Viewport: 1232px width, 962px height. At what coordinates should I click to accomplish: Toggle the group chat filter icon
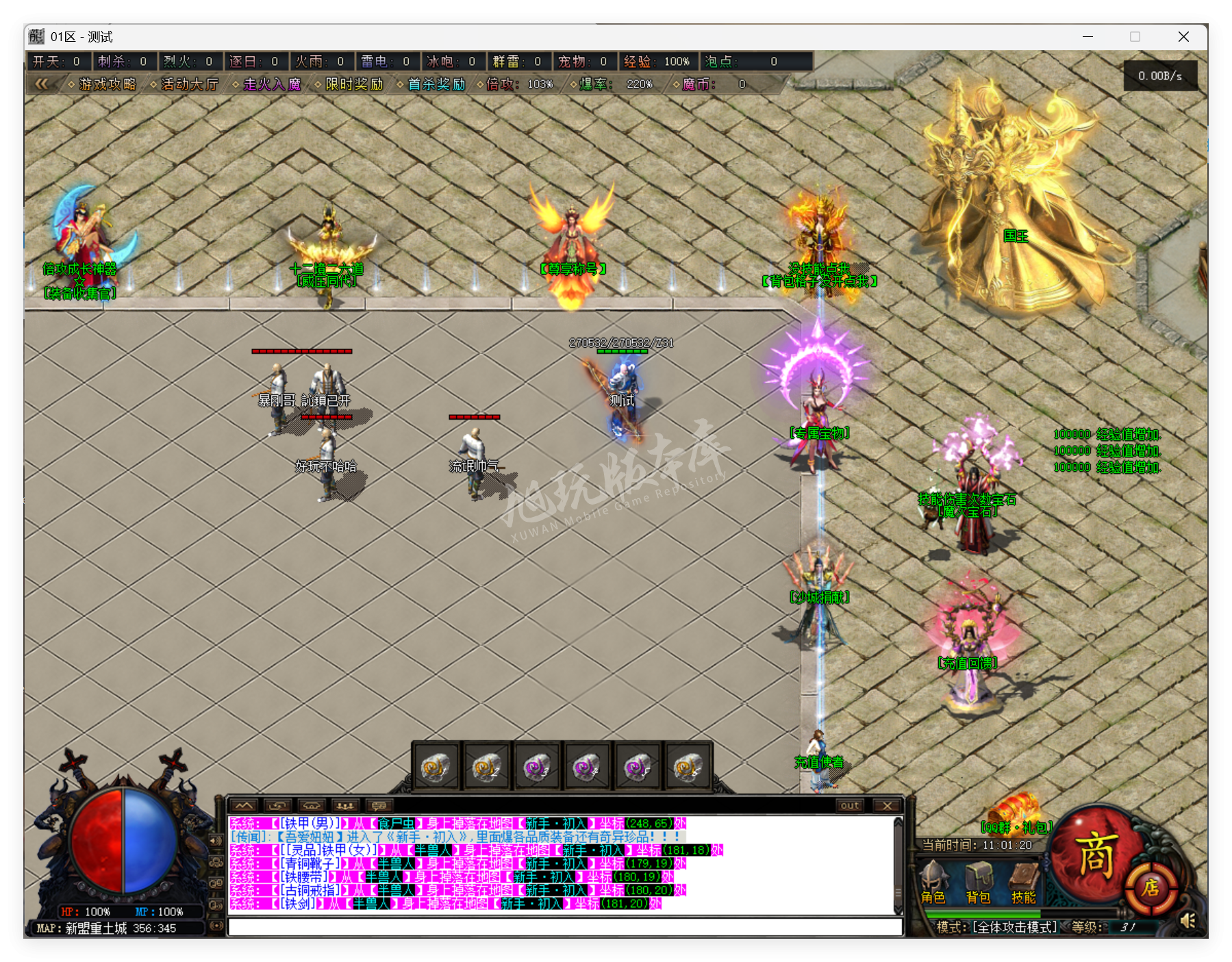(x=344, y=806)
